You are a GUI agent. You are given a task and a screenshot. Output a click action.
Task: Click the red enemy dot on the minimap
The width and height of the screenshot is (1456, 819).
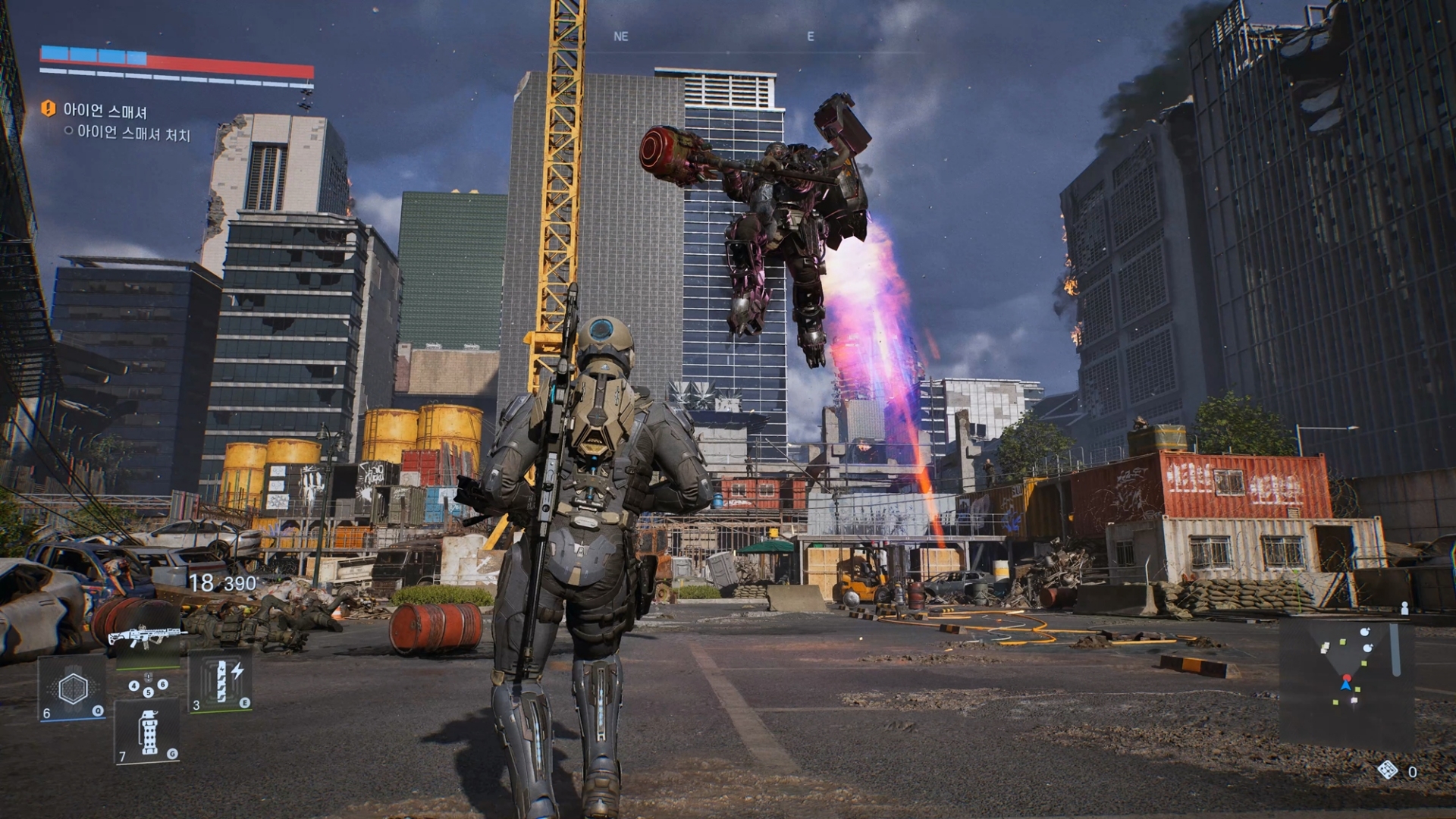[1348, 678]
